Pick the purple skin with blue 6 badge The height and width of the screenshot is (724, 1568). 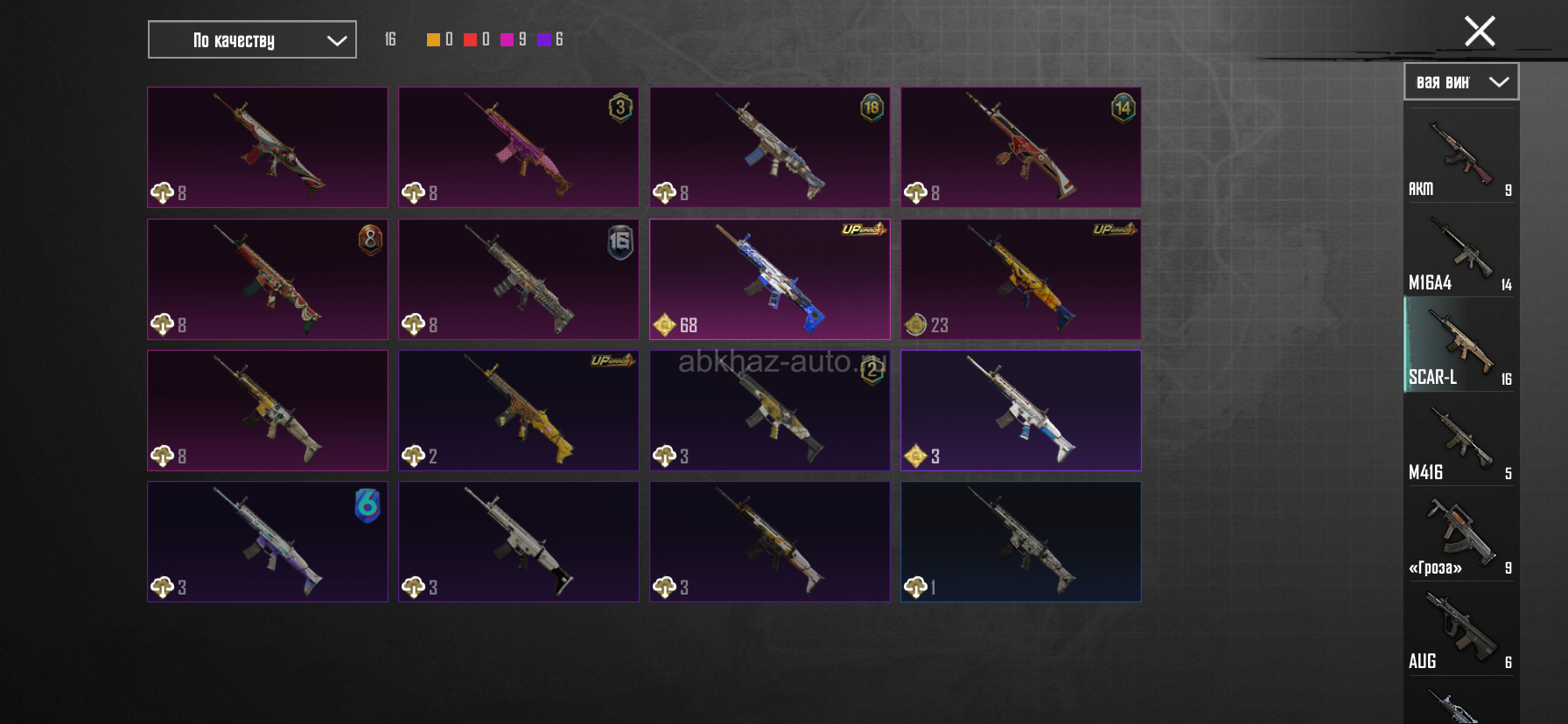267,541
